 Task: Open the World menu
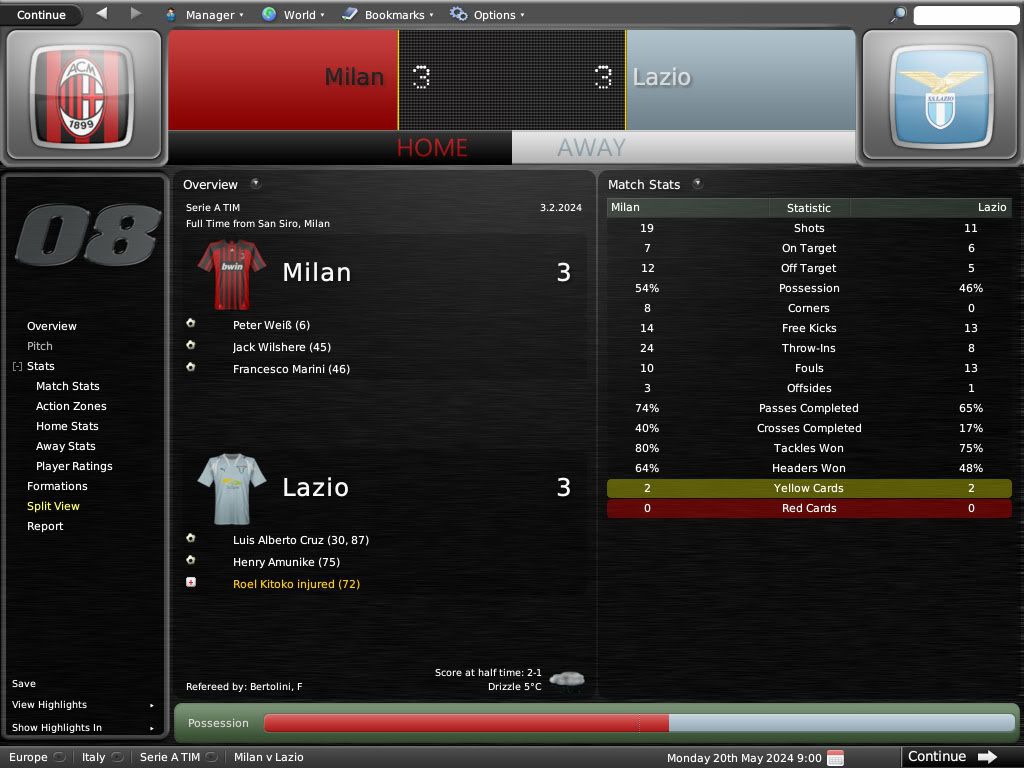tap(293, 15)
